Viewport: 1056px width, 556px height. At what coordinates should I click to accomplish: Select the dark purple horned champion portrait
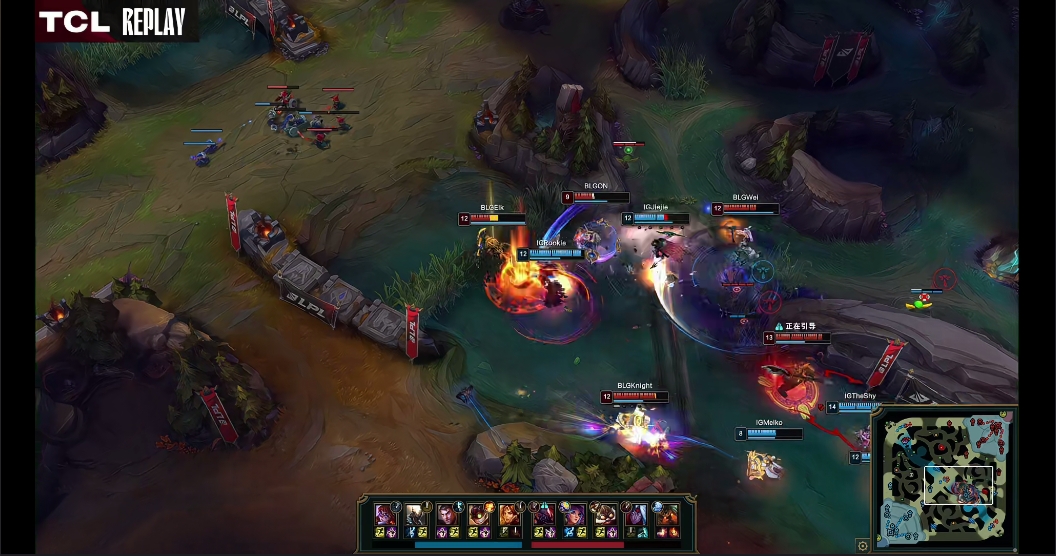544,515
